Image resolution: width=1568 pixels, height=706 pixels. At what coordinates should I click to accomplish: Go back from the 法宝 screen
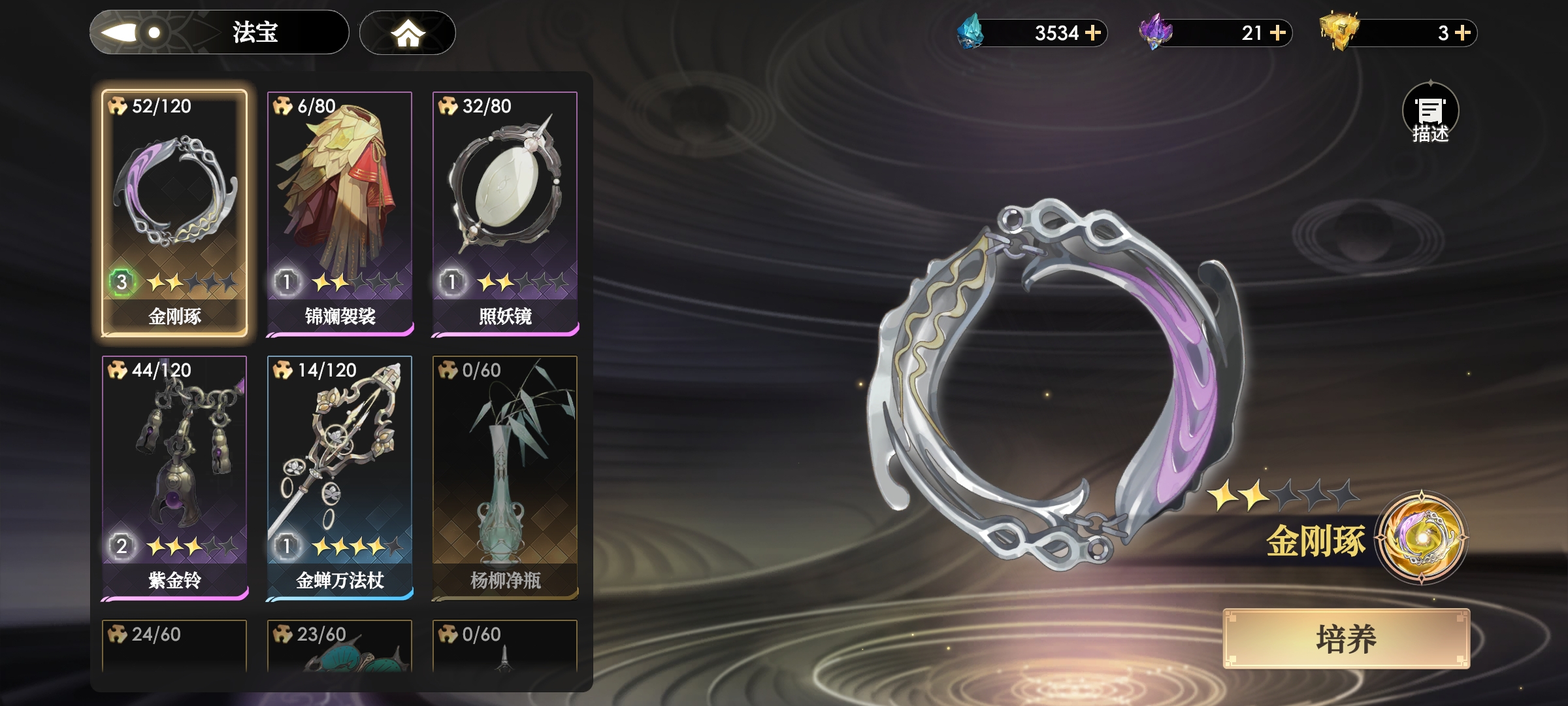click(131, 32)
